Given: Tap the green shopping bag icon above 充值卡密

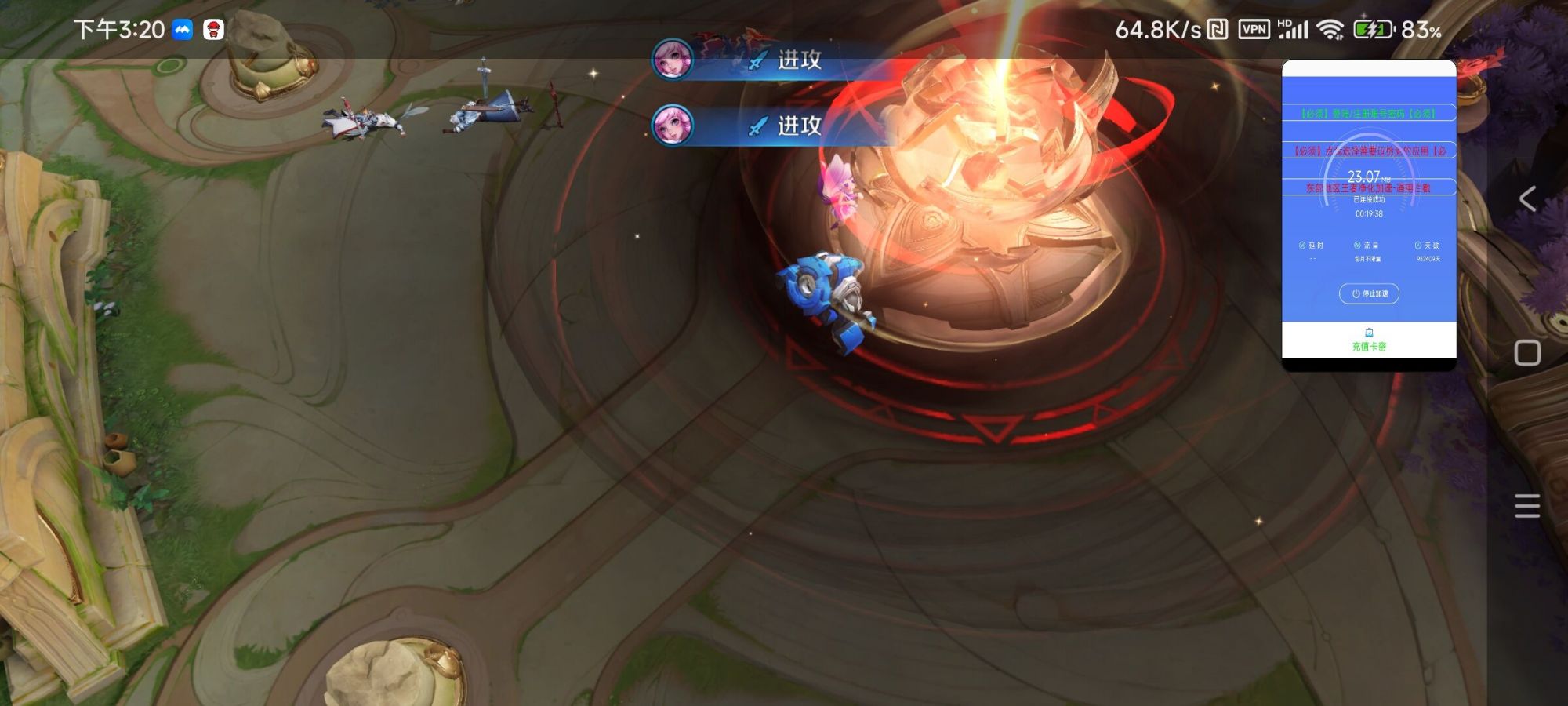Looking at the screenshot, I should tap(1369, 332).
